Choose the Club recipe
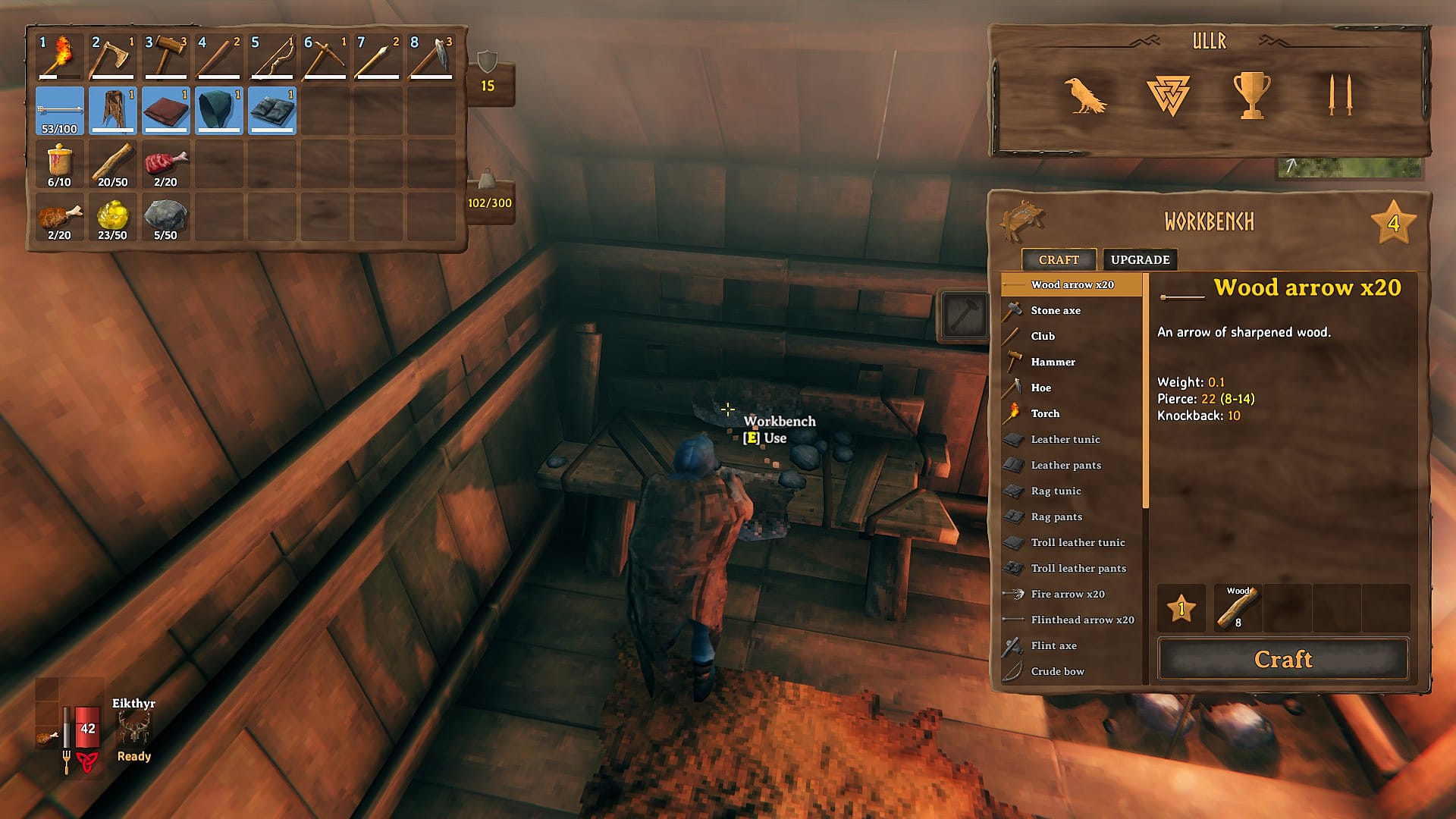 pos(1043,336)
